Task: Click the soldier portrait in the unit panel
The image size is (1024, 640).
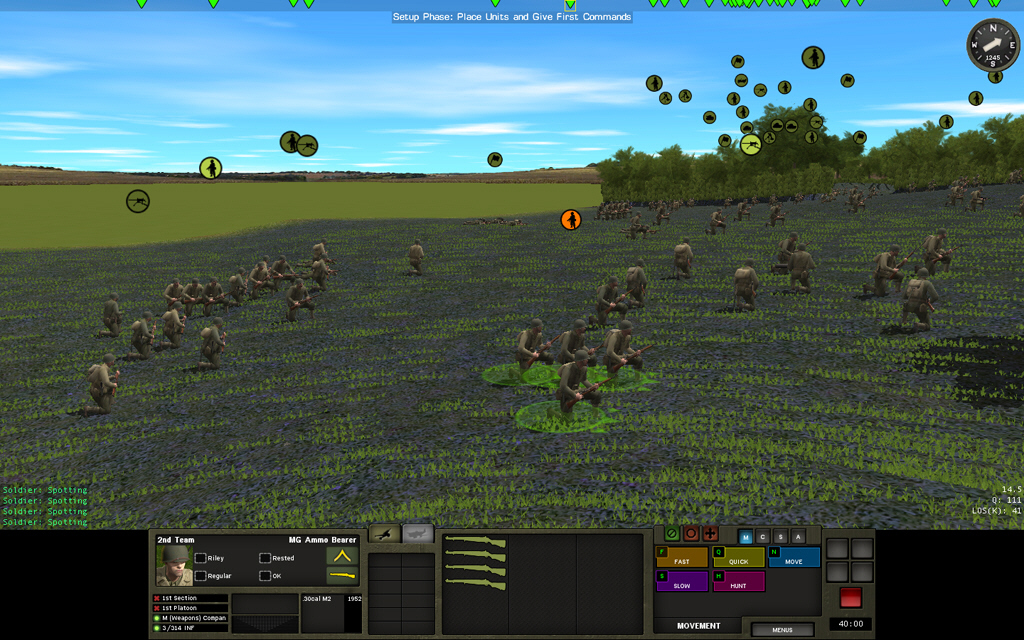Action: point(173,567)
